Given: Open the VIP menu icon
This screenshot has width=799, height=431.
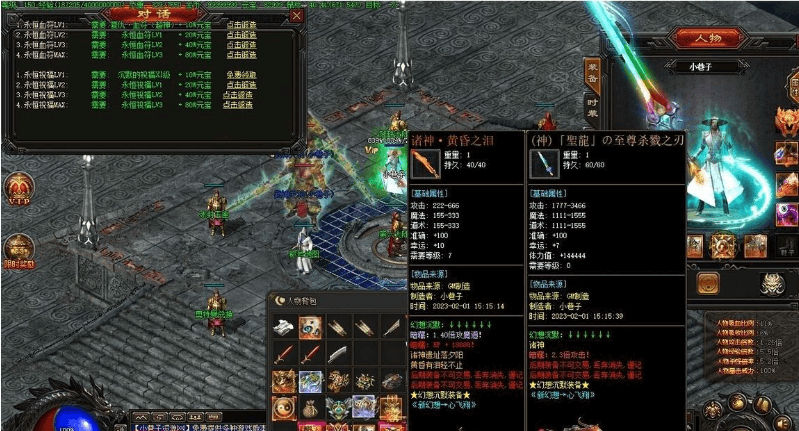Looking at the screenshot, I should point(17,190).
